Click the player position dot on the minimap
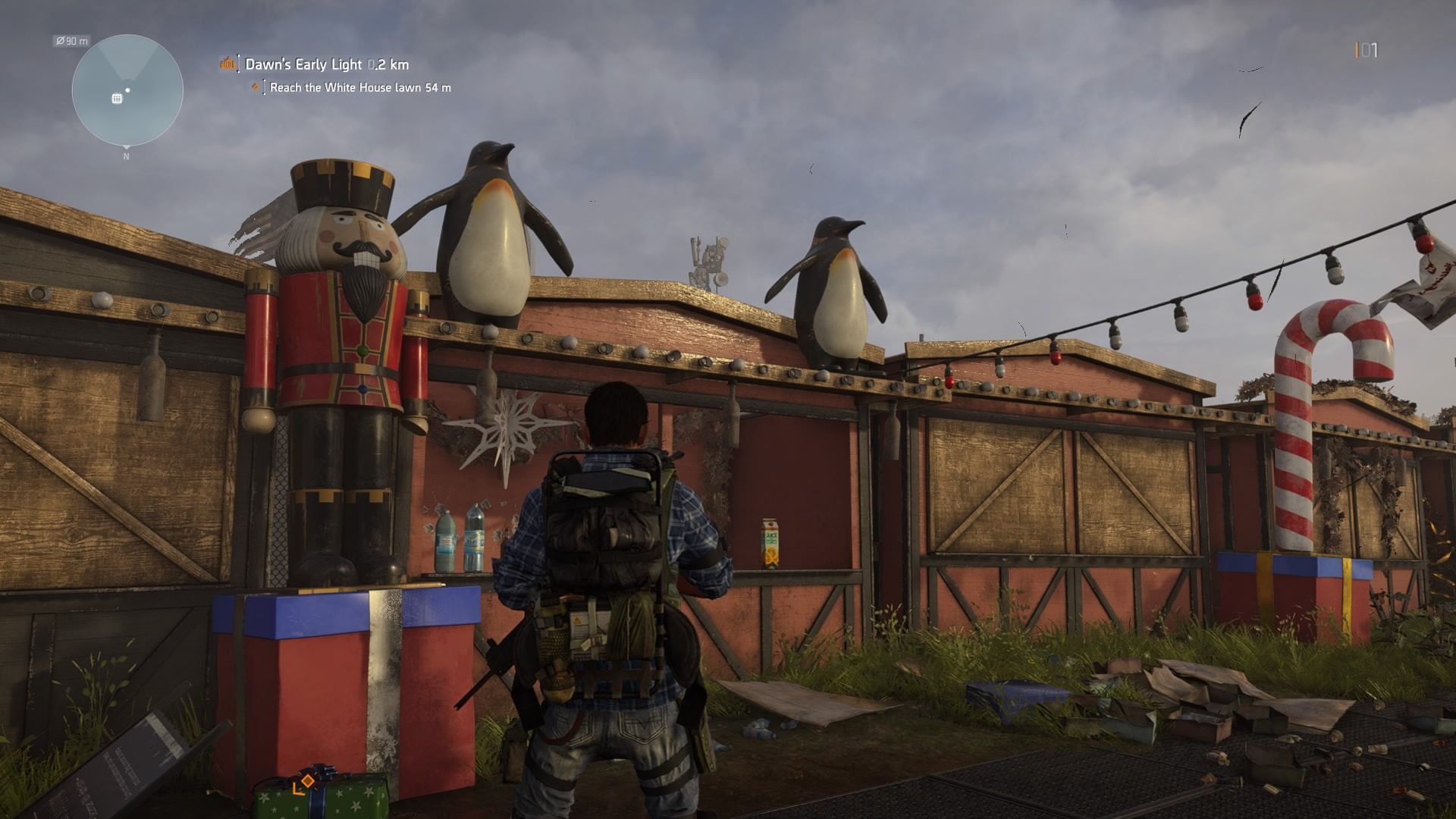 [129, 90]
